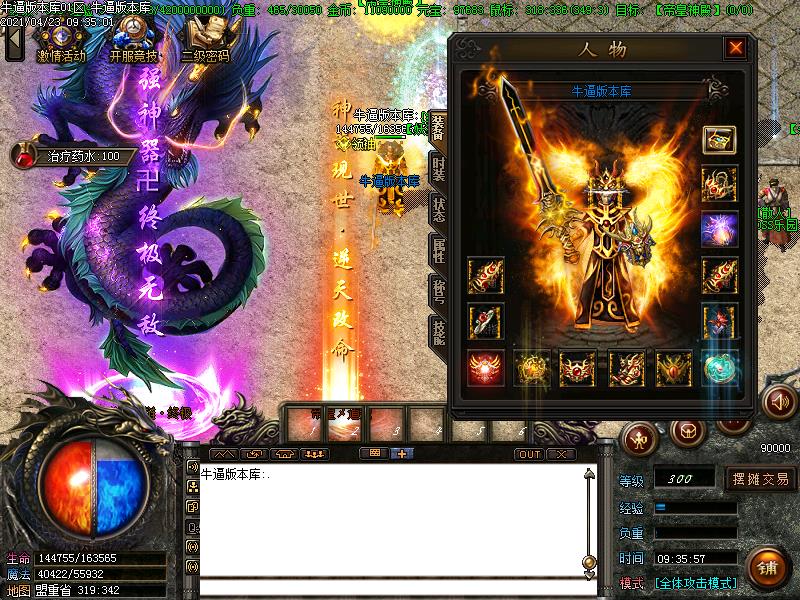800x600 pixels.
Task: Open the treasure chest icon in character panel
Action: [719, 139]
